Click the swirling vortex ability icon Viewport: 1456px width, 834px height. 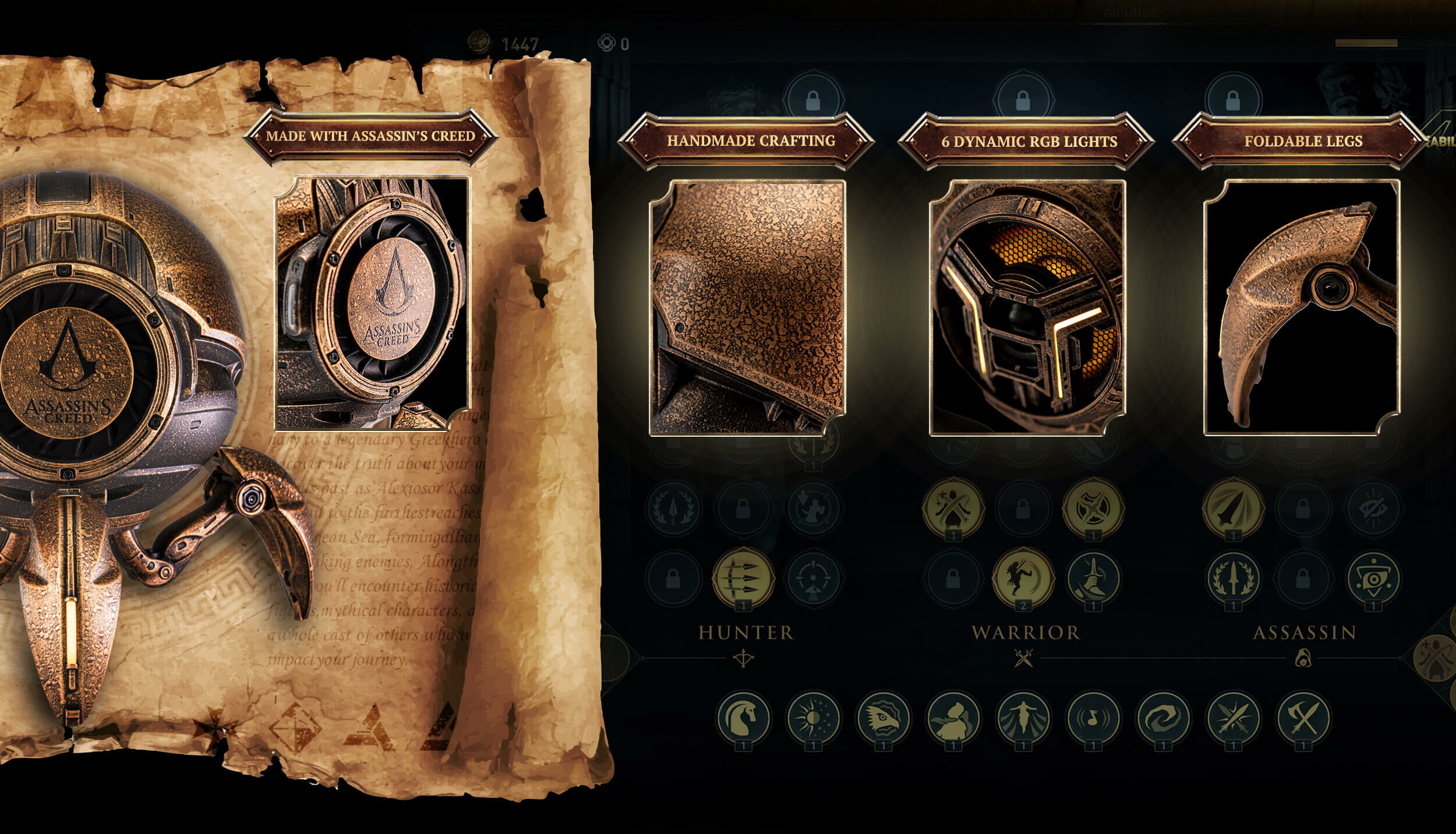(x=1163, y=718)
